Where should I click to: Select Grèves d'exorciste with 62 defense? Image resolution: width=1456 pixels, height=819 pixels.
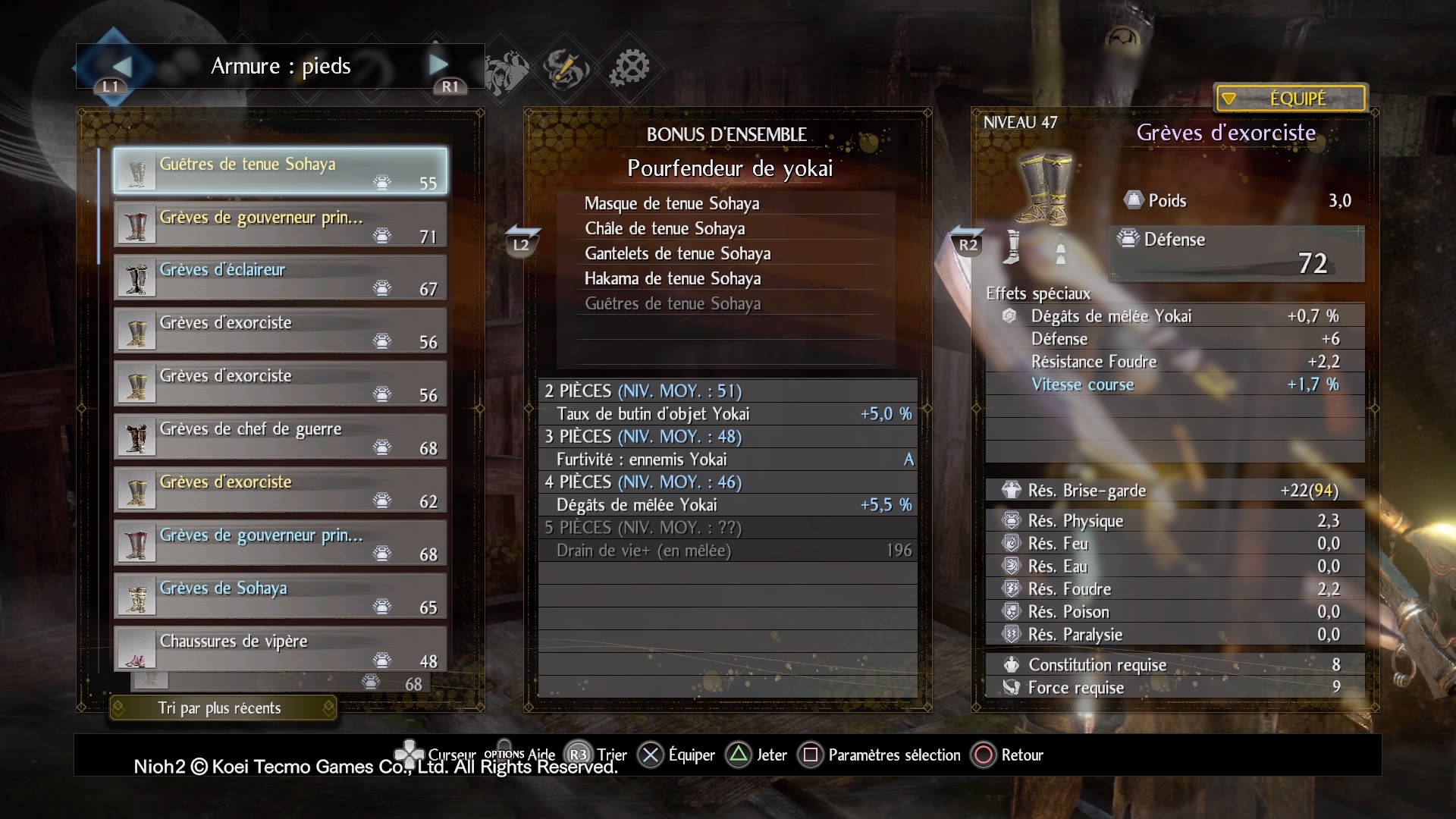pos(280,489)
